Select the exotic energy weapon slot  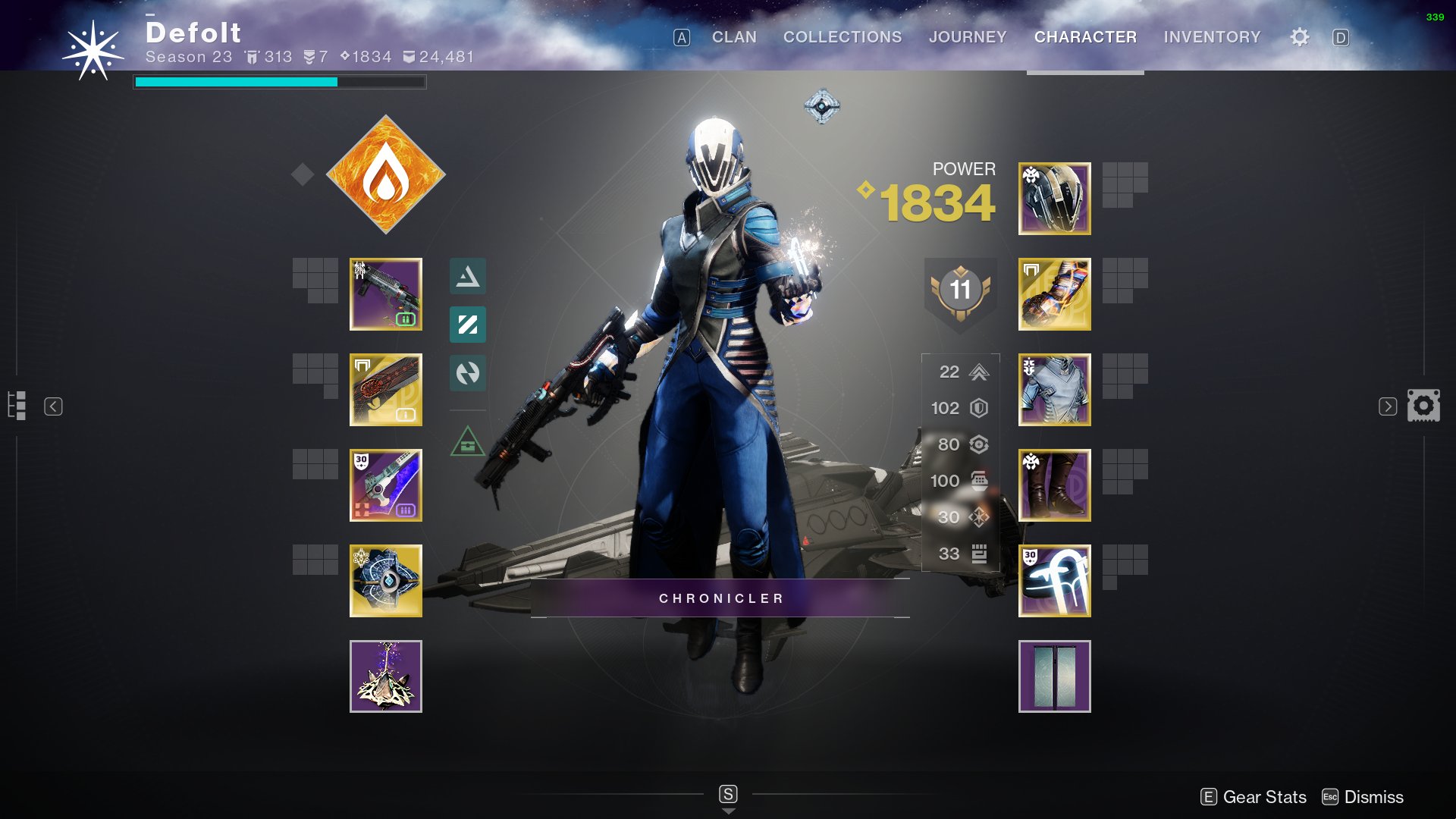[386, 390]
